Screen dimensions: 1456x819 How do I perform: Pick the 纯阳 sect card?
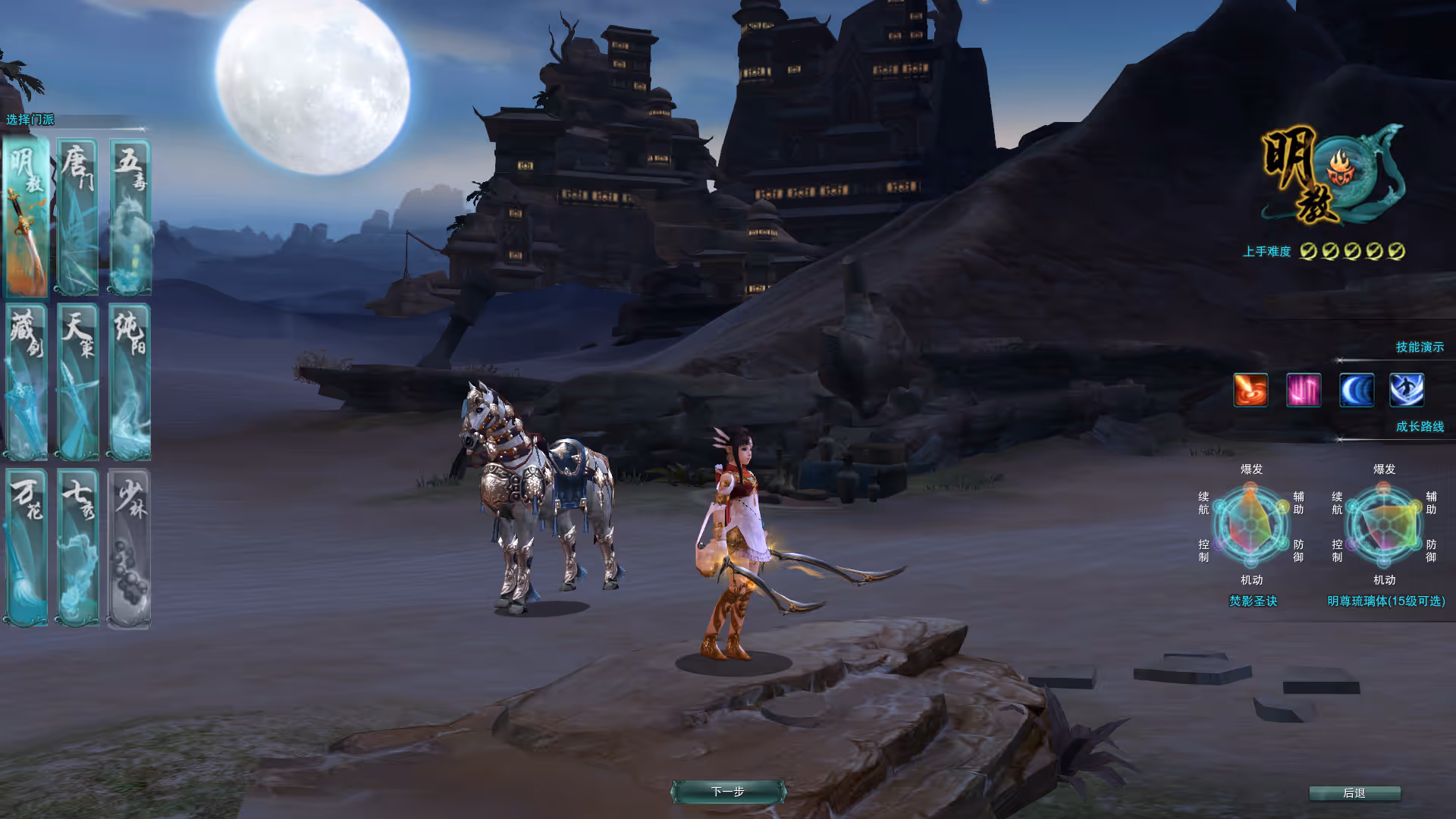[x=130, y=382]
